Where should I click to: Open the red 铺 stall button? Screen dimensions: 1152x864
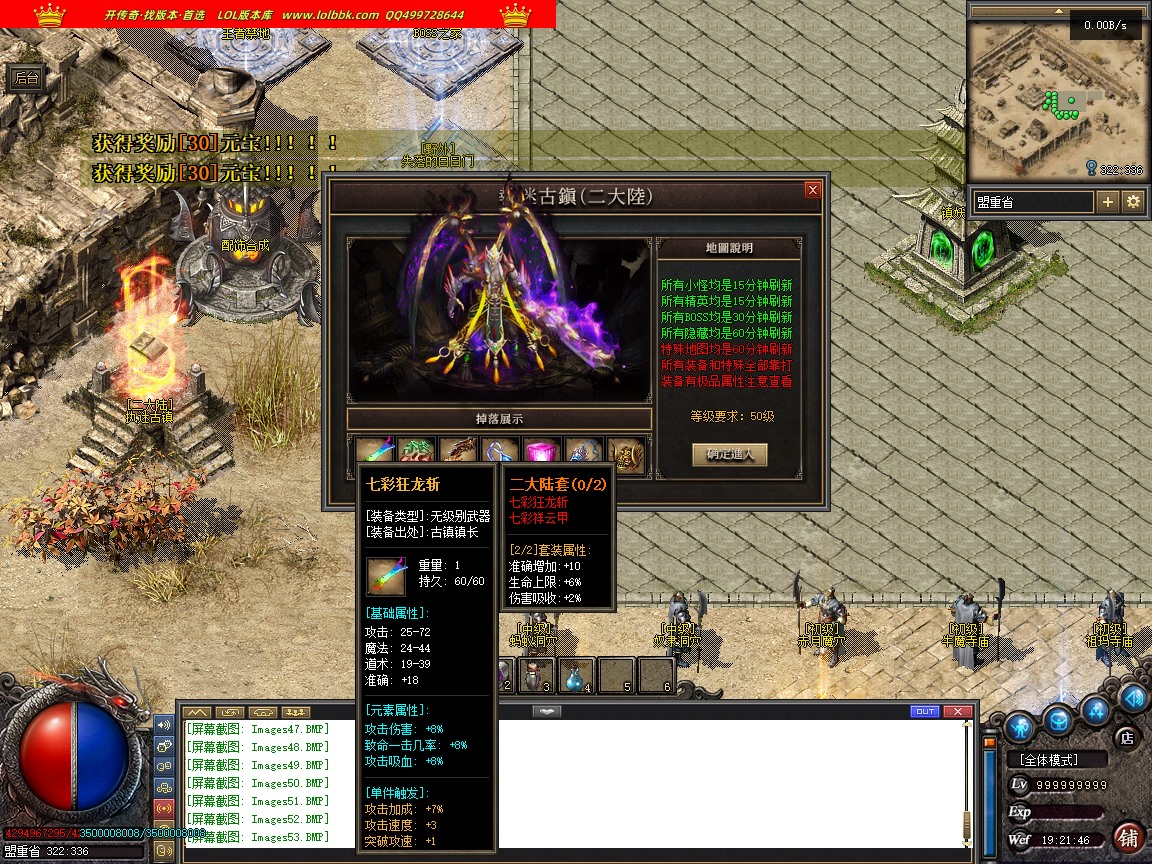1128,838
